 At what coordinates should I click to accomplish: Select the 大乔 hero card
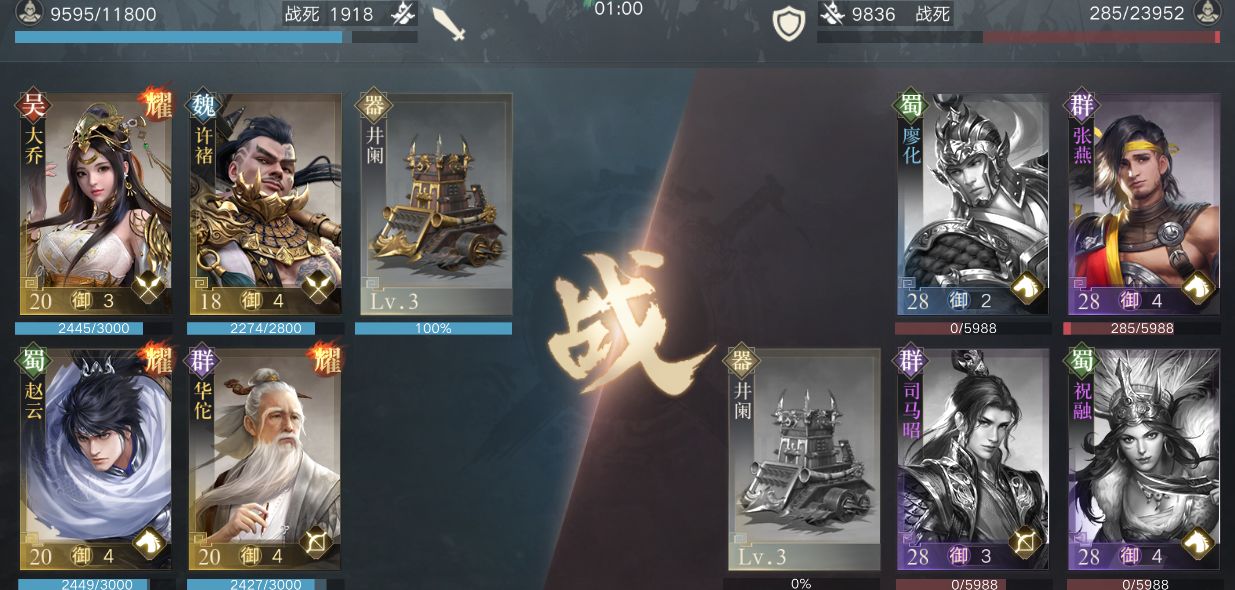[x=96, y=204]
